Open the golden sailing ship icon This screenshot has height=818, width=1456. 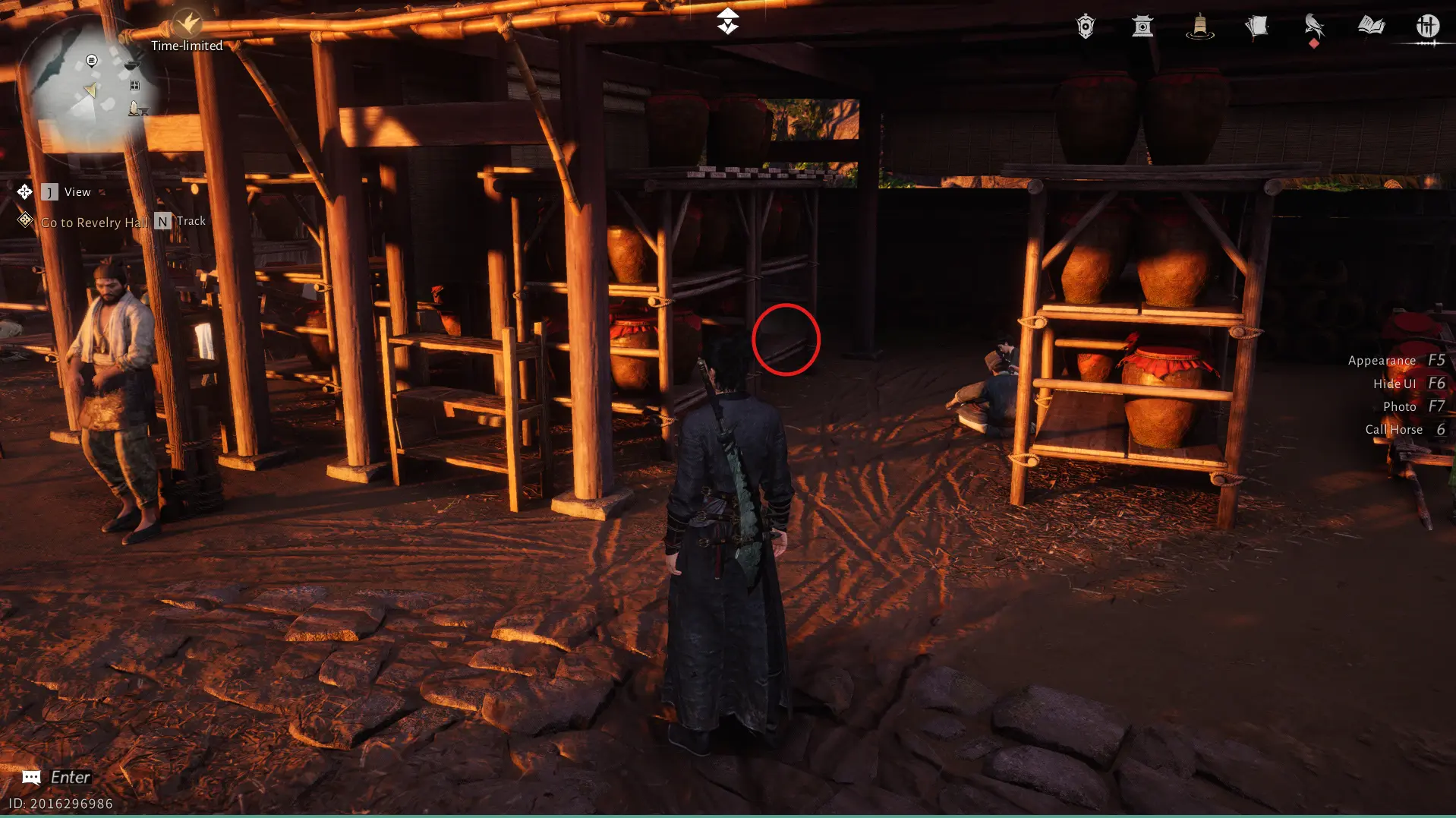1199,27
